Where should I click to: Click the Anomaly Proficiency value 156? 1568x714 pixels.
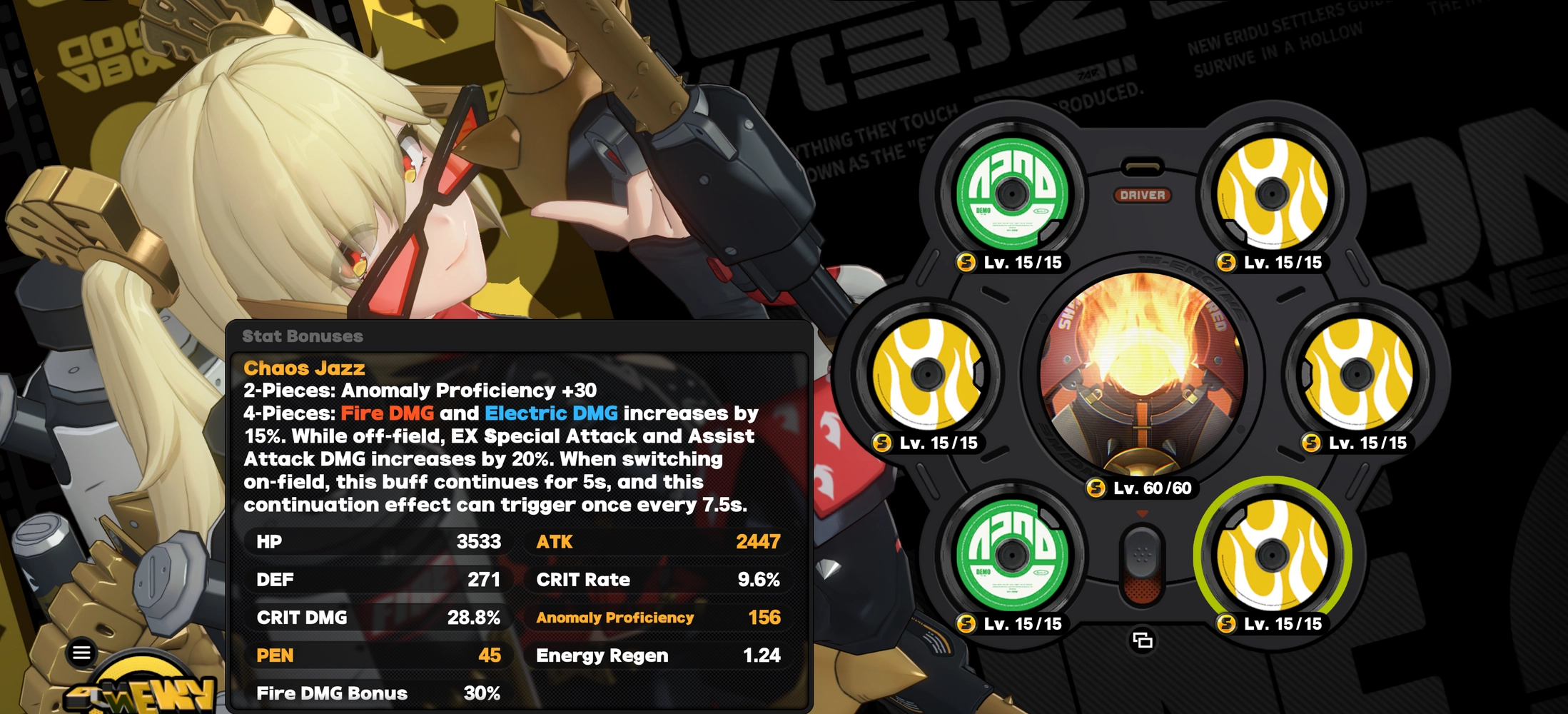point(764,618)
